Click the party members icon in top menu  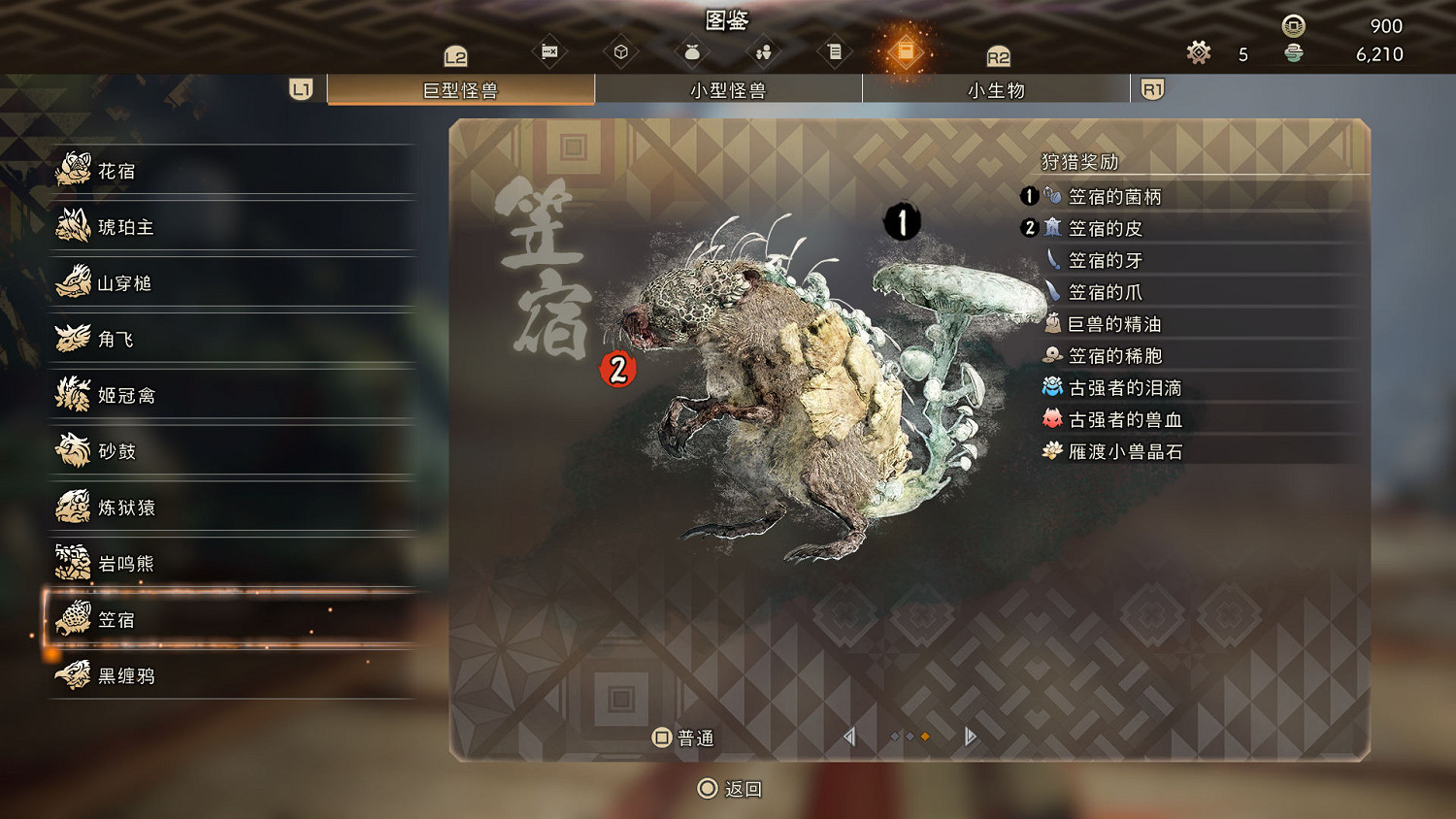(764, 50)
